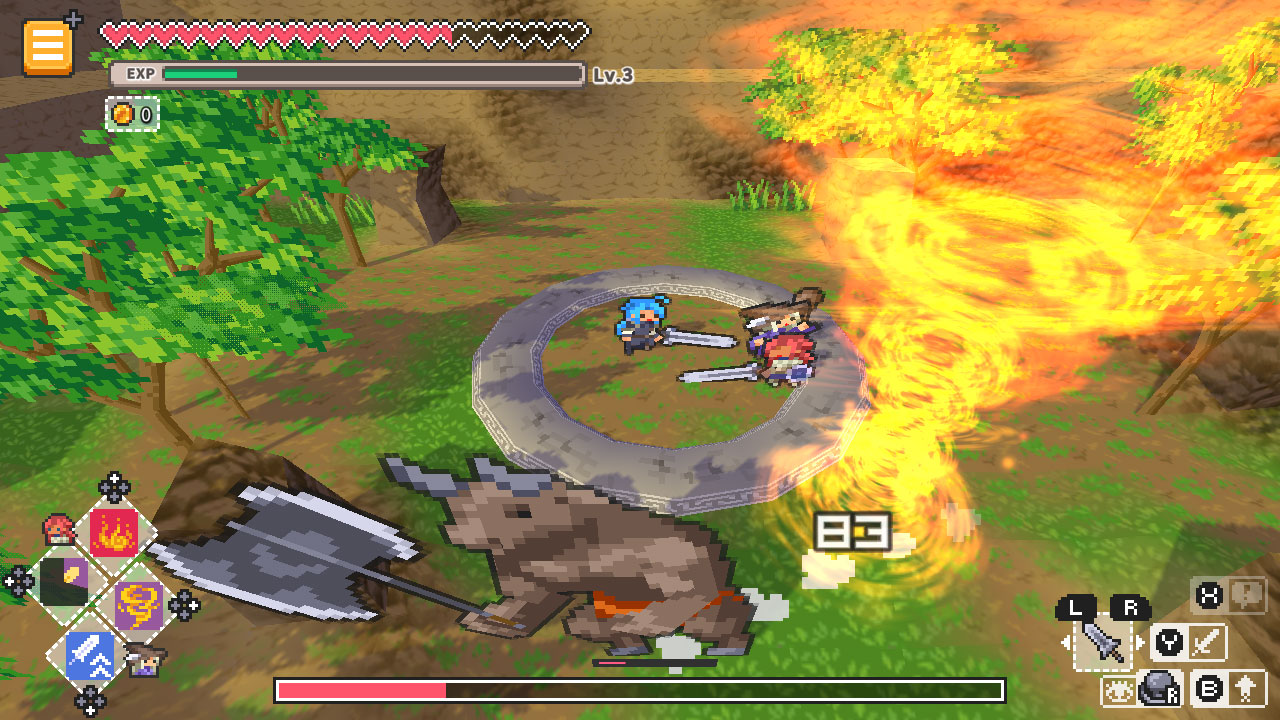Image resolution: width=1280 pixels, height=720 pixels.
Task: Click the D-pad upgrade marker above the fire skill
Action: pyautogui.click(x=113, y=486)
